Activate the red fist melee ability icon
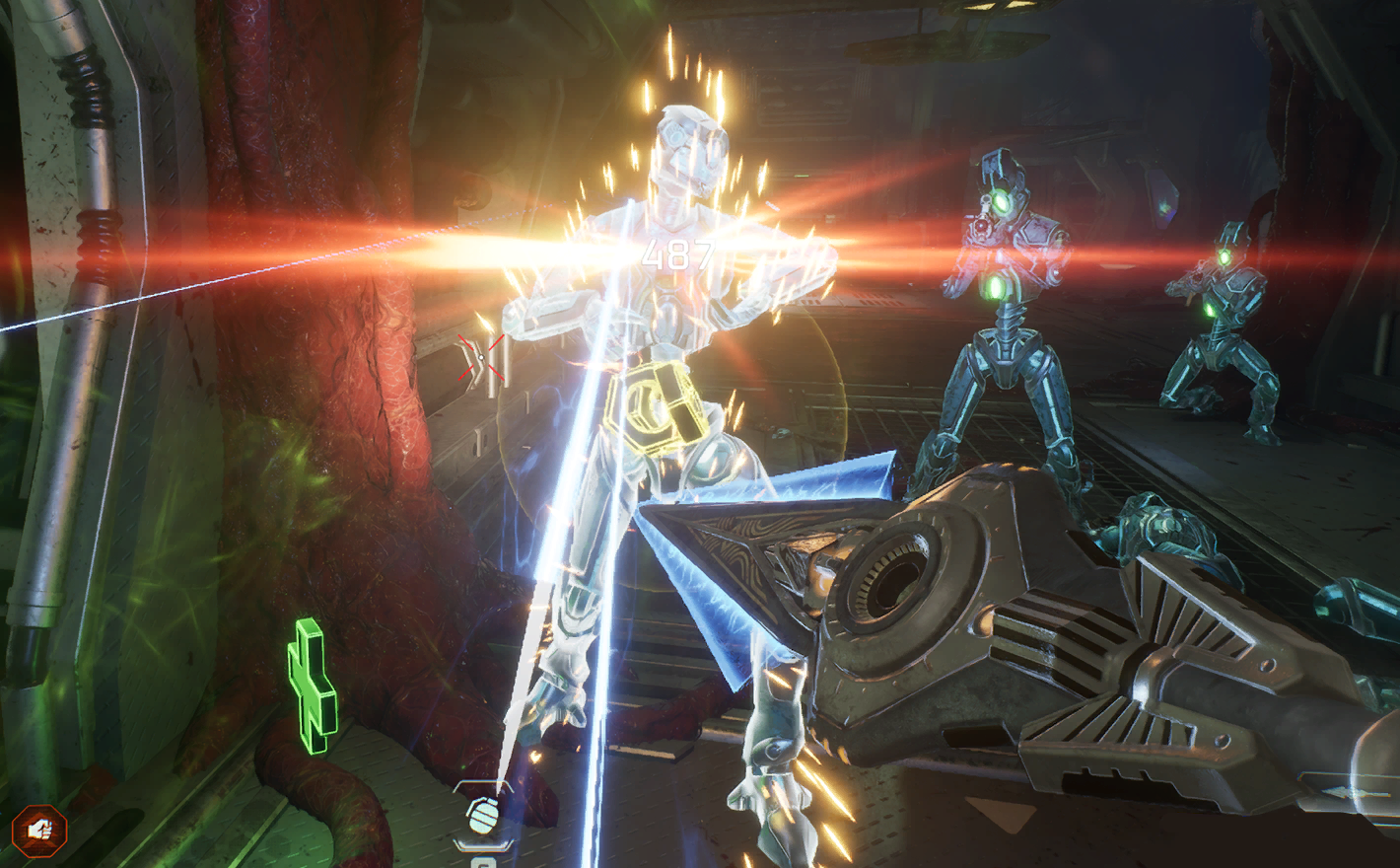Viewport: 1400px width, 868px height. click(39, 831)
